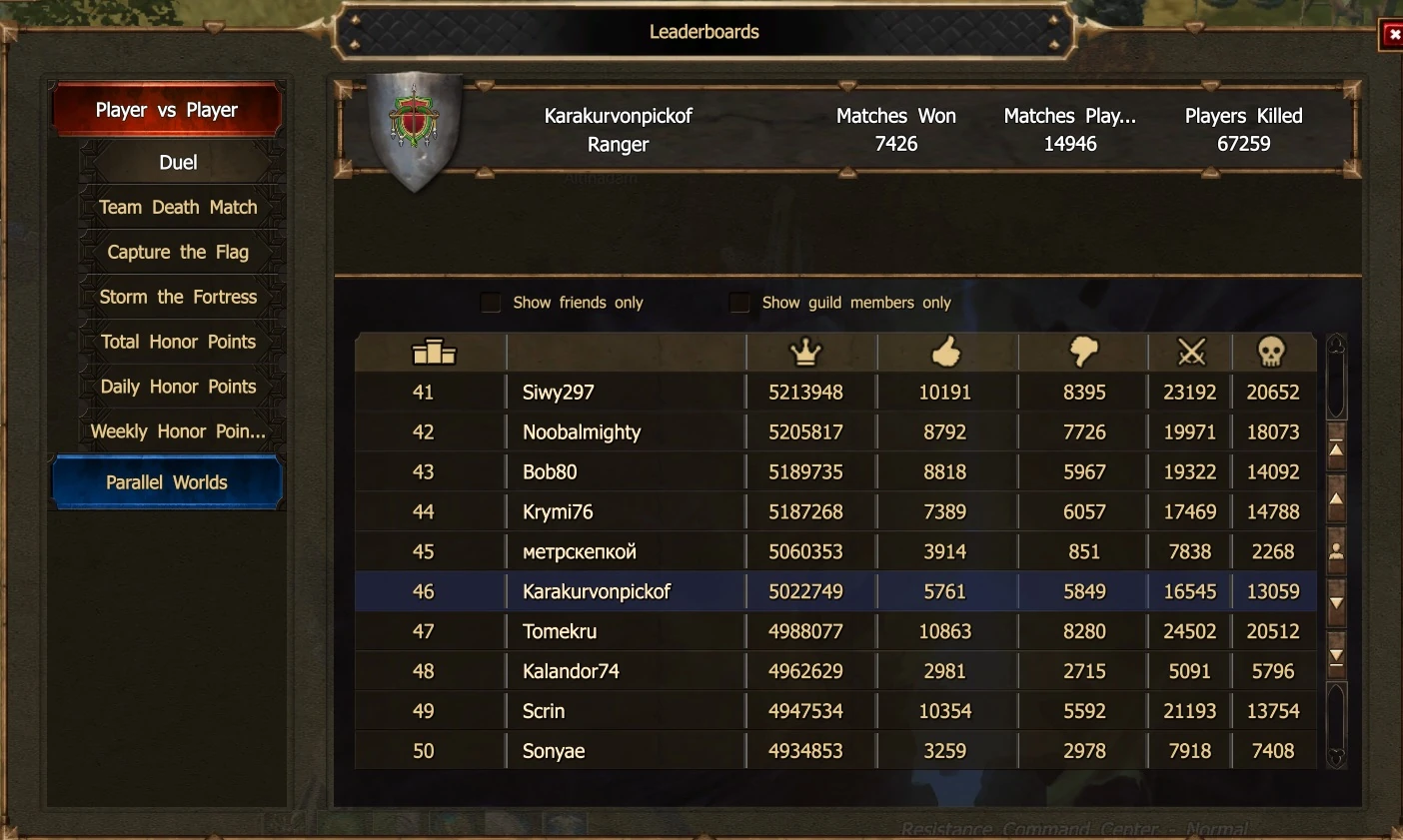Select the crossed swords kills column icon
Image resolution: width=1403 pixels, height=840 pixels.
(1189, 352)
